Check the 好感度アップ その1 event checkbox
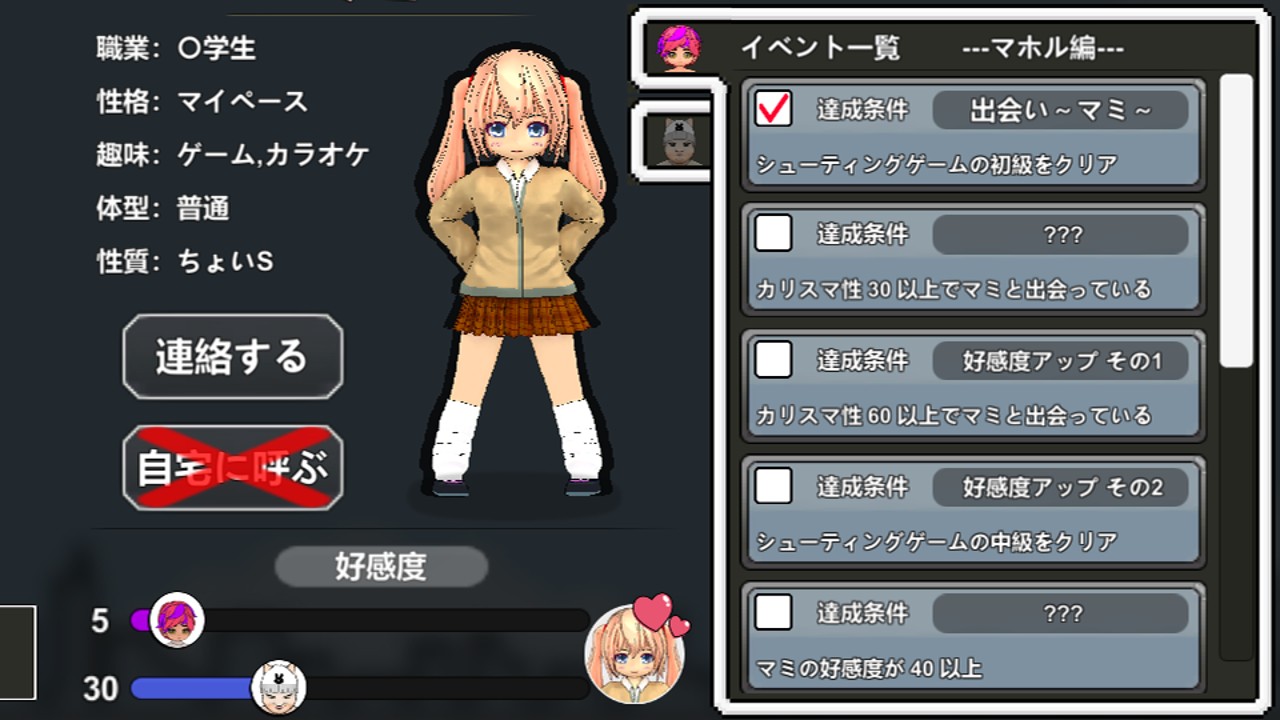1280x720 pixels. pyautogui.click(x=772, y=361)
